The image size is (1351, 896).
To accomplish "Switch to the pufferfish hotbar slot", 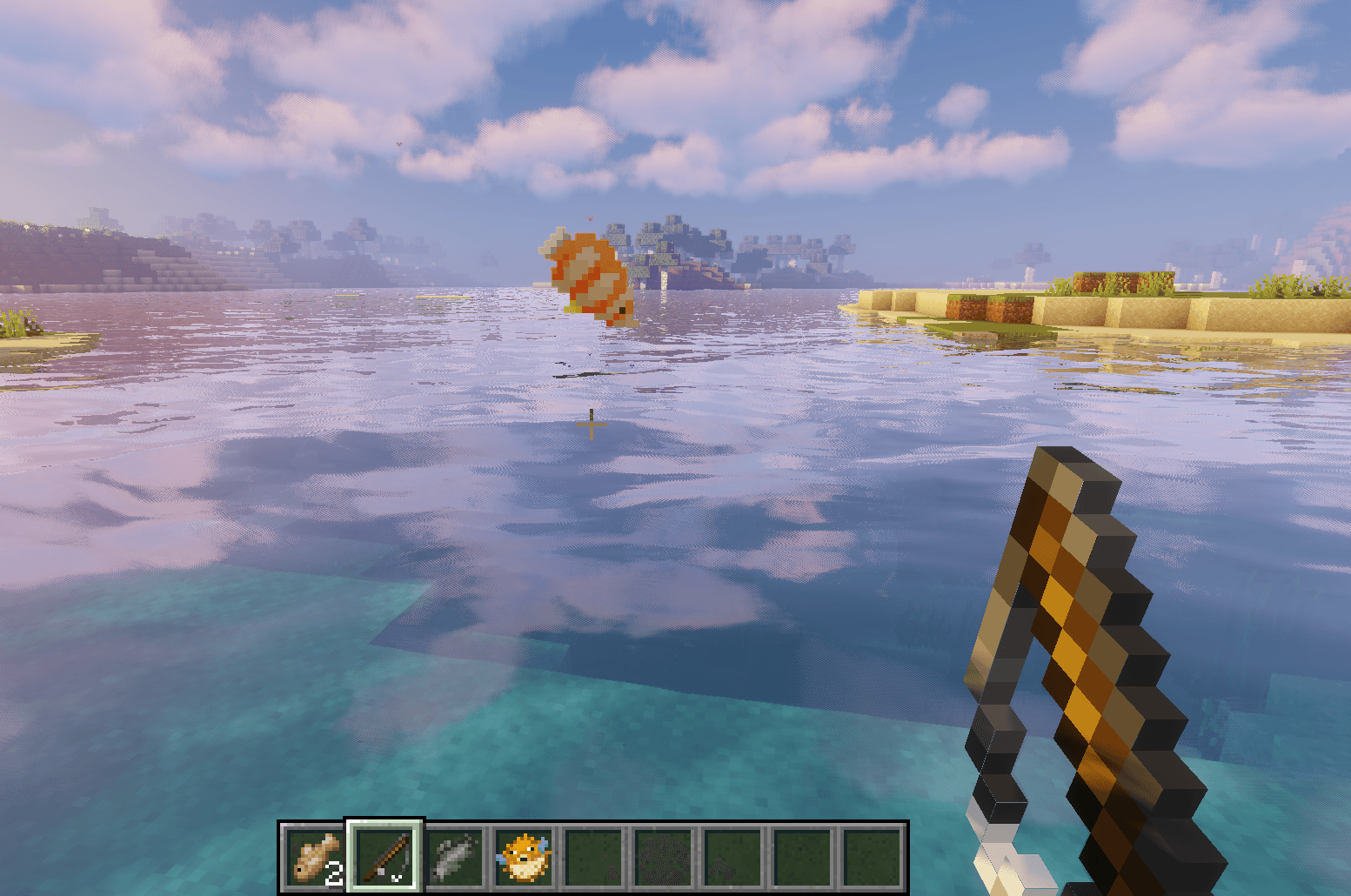I will pos(524,857).
